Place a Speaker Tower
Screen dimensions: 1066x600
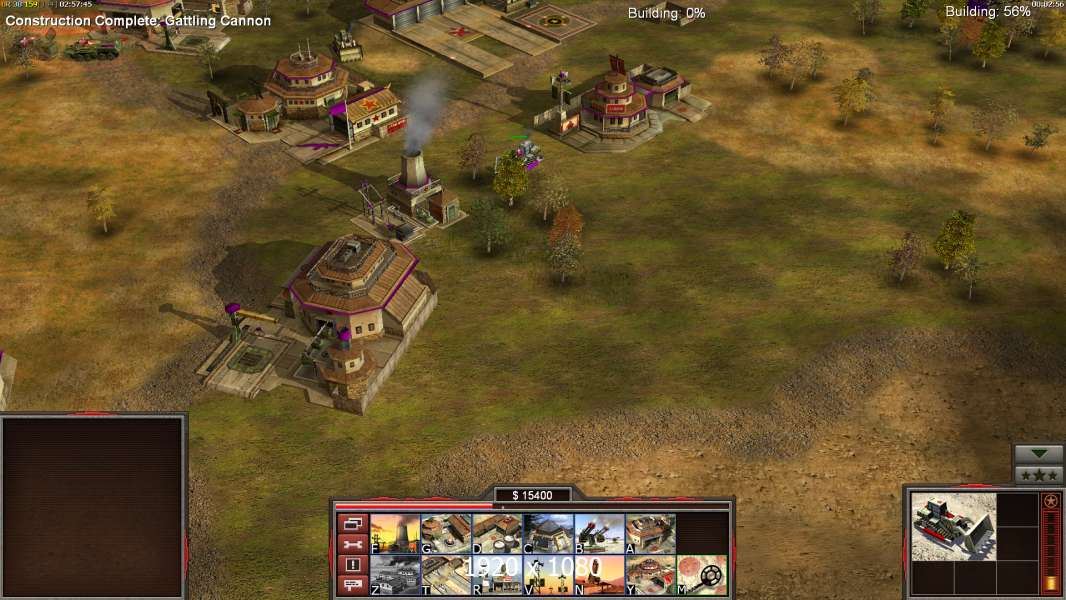click(548, 575)
